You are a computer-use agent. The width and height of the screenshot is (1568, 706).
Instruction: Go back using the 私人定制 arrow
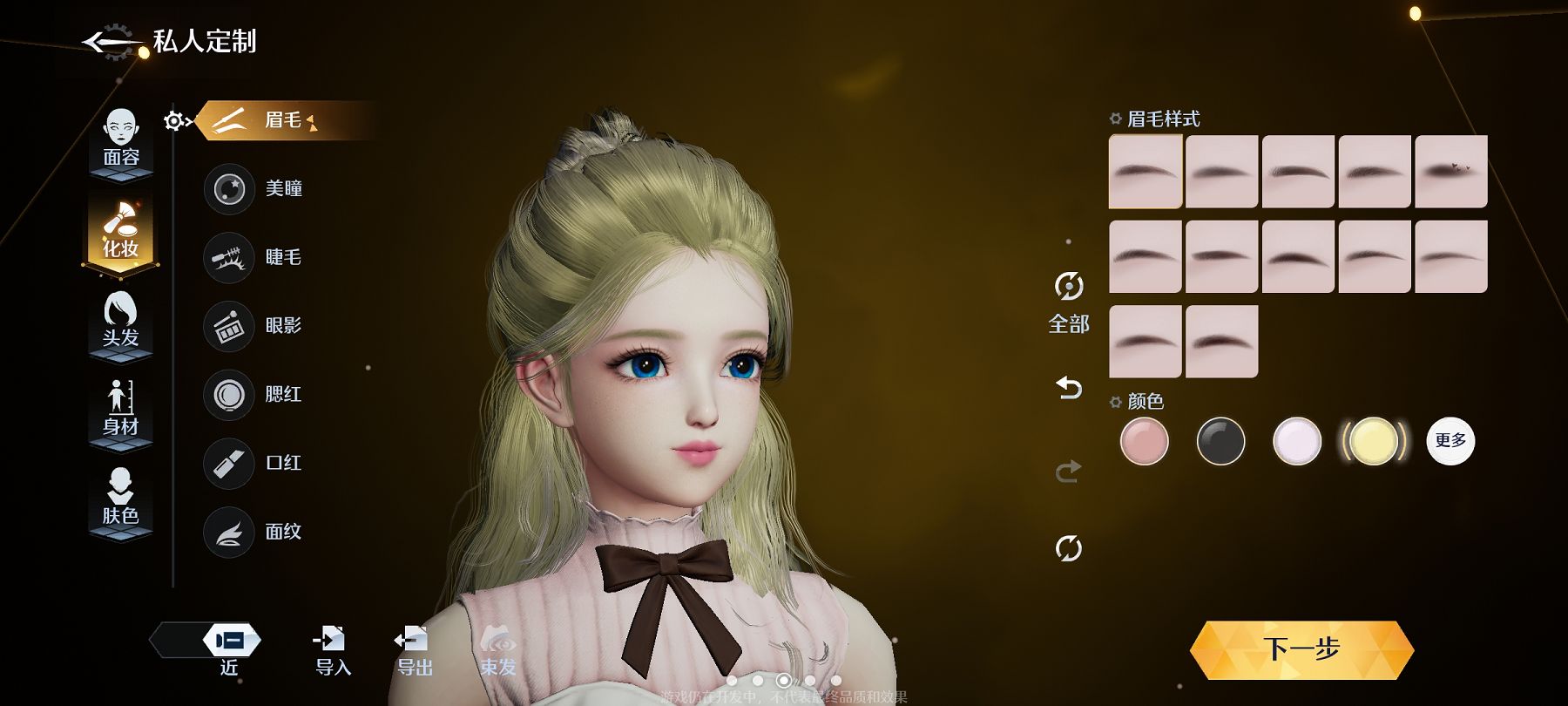[111, 42]
